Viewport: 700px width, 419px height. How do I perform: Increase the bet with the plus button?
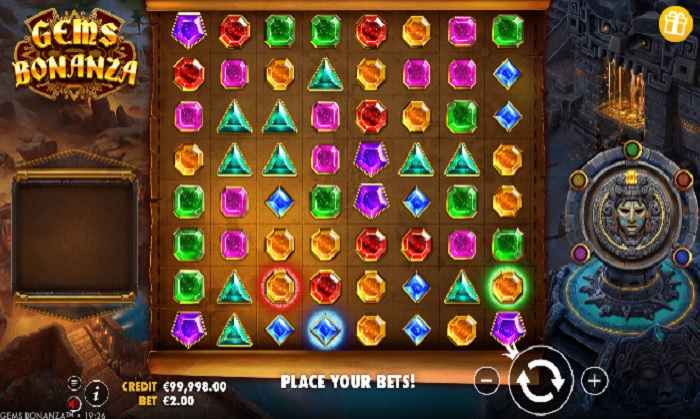coord(594,380)
